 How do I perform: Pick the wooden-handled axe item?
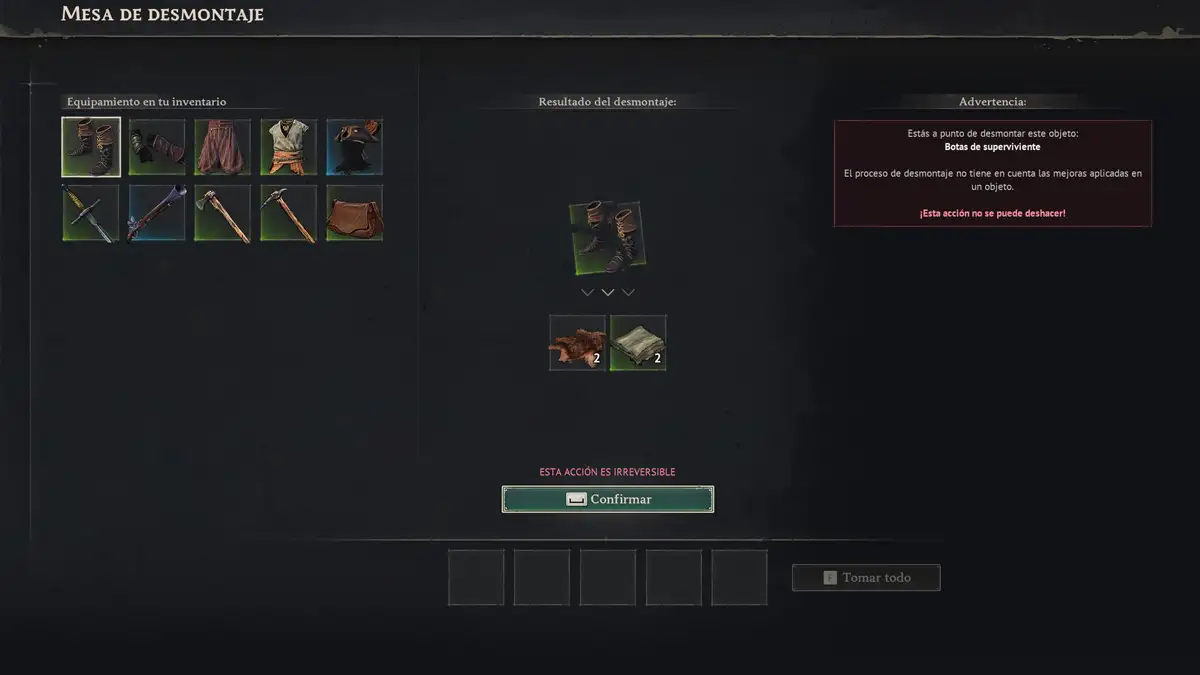[x=223, y=213]
